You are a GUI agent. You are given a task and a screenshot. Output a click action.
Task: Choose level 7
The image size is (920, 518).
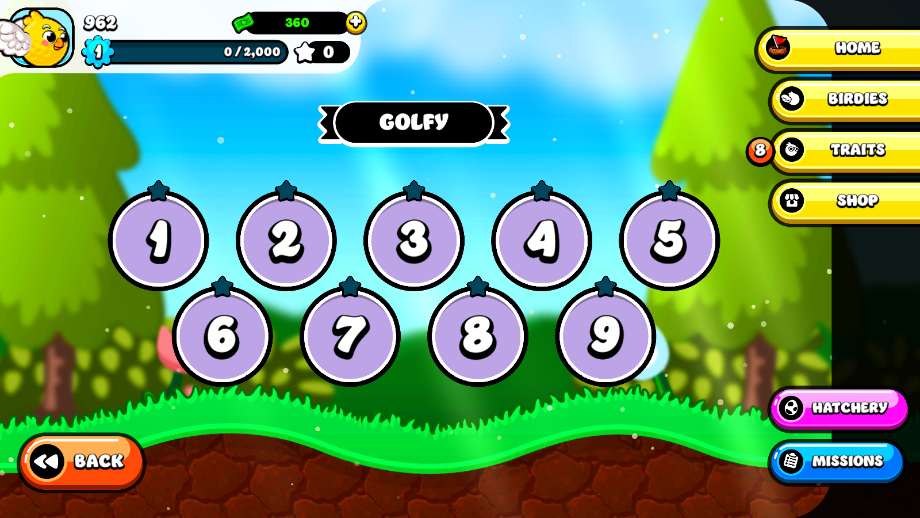tap(350, 336)
